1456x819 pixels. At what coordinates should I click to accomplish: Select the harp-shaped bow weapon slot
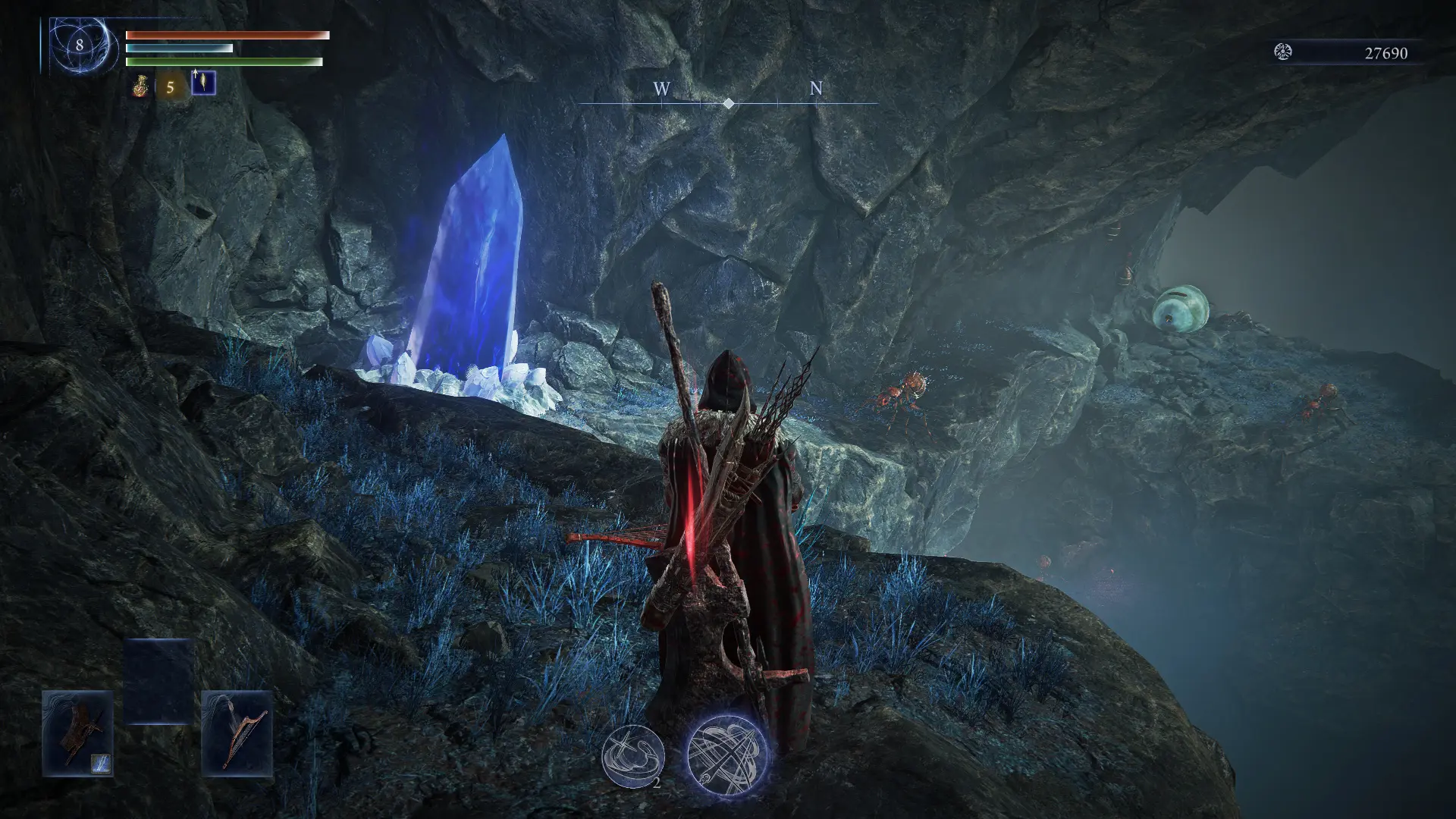pos(237,732)
